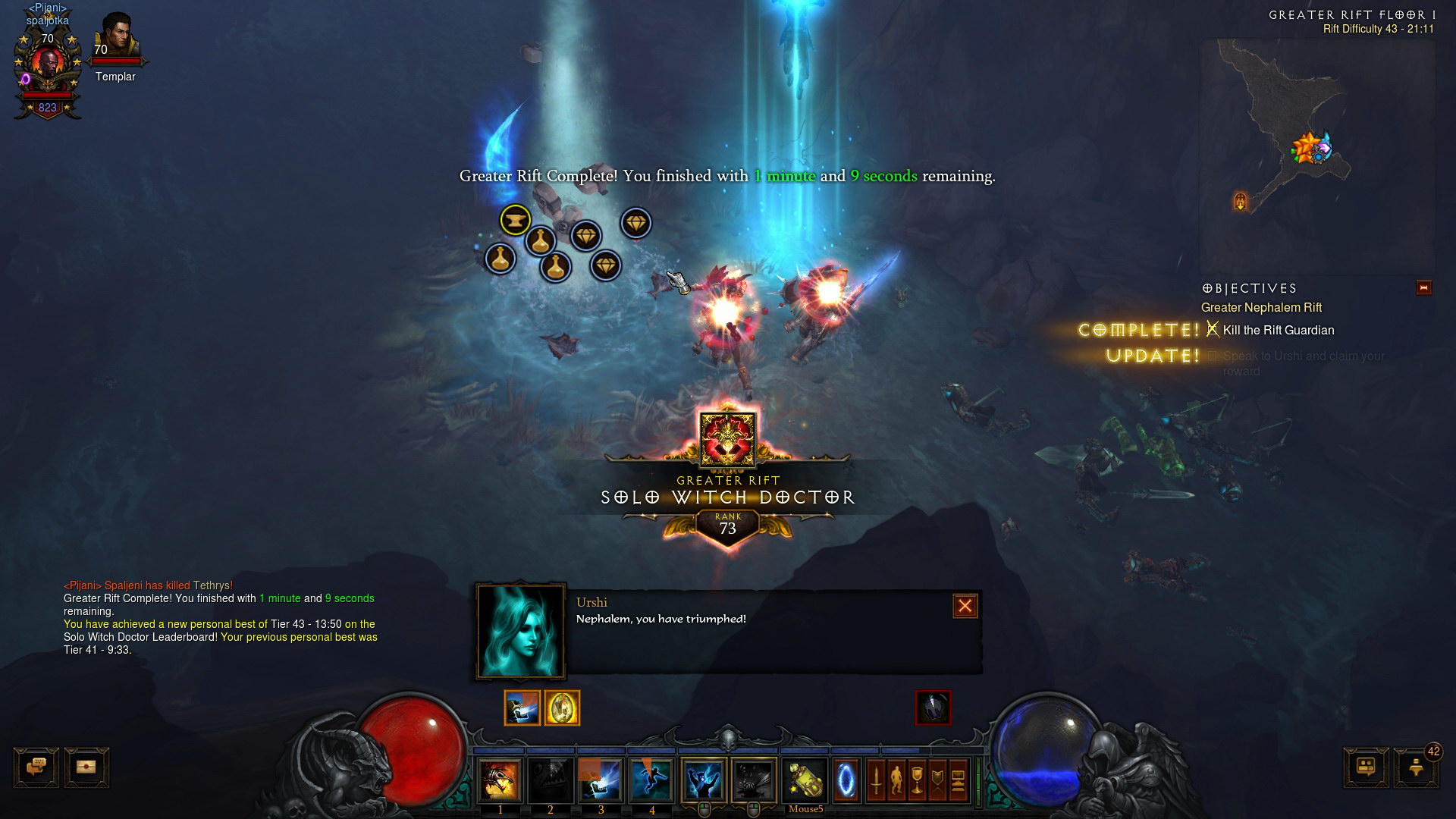Open the blue town portal
Image resolution: width=1456 pixels, height=819 pixels.
click(x=846, y=780)
